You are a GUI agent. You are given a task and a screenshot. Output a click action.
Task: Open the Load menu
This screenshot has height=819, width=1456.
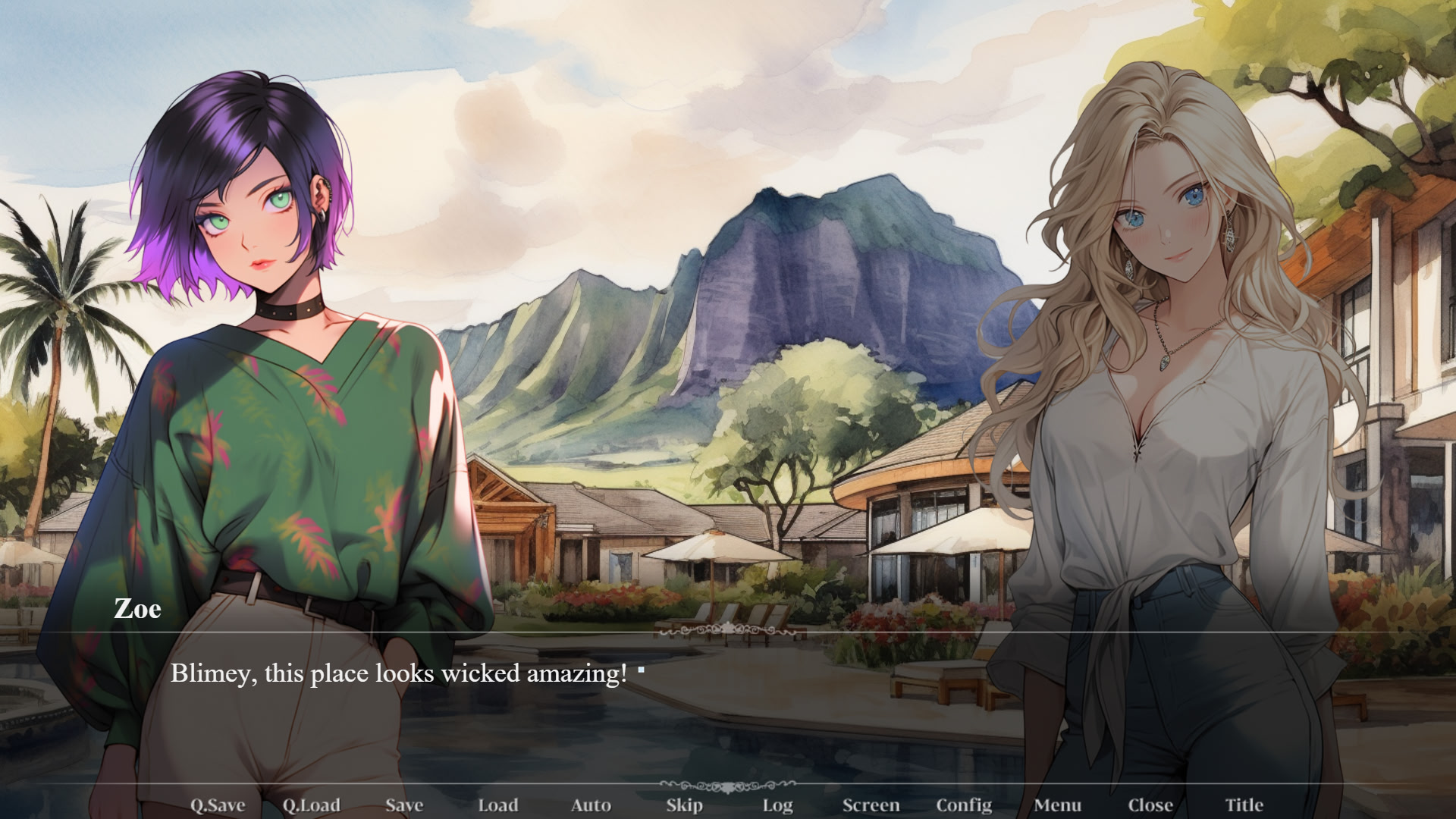click(x=497, y=805)
